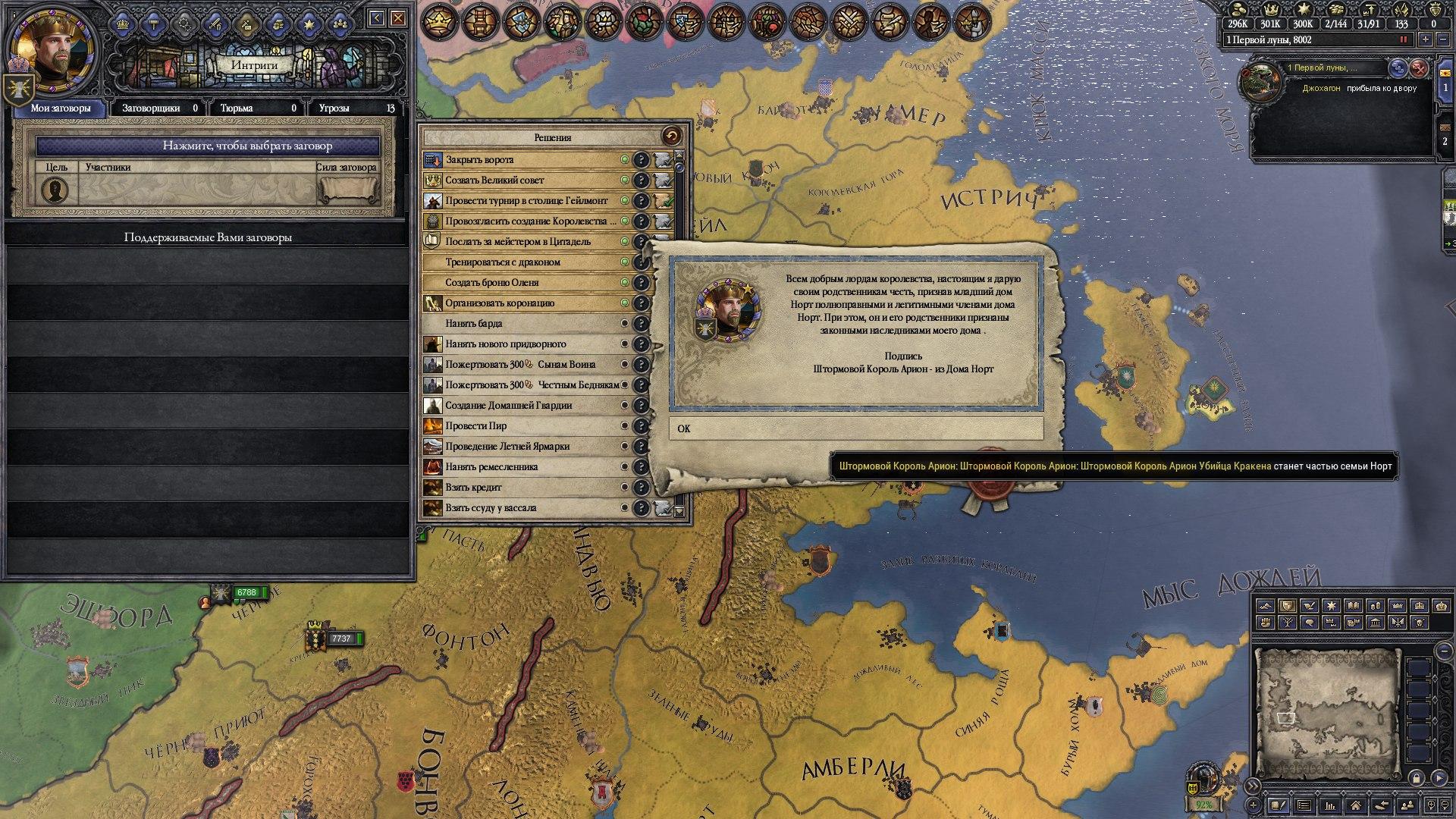
Task: Activate the skull-and-crossbones map mode
Action: (1418, 622)
